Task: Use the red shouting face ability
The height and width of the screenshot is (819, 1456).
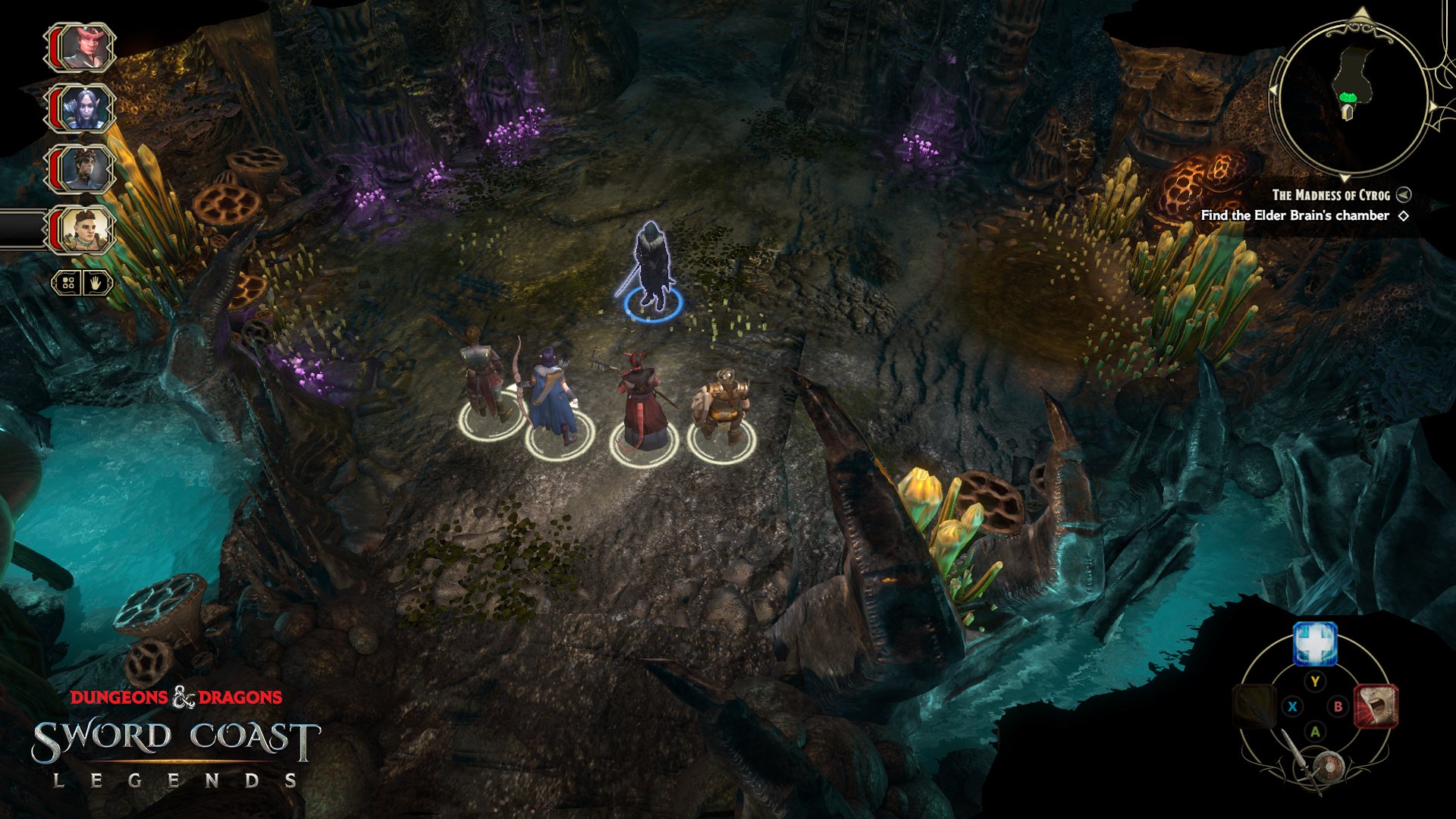Action: pyautogui.click(x=1376, y=706)
